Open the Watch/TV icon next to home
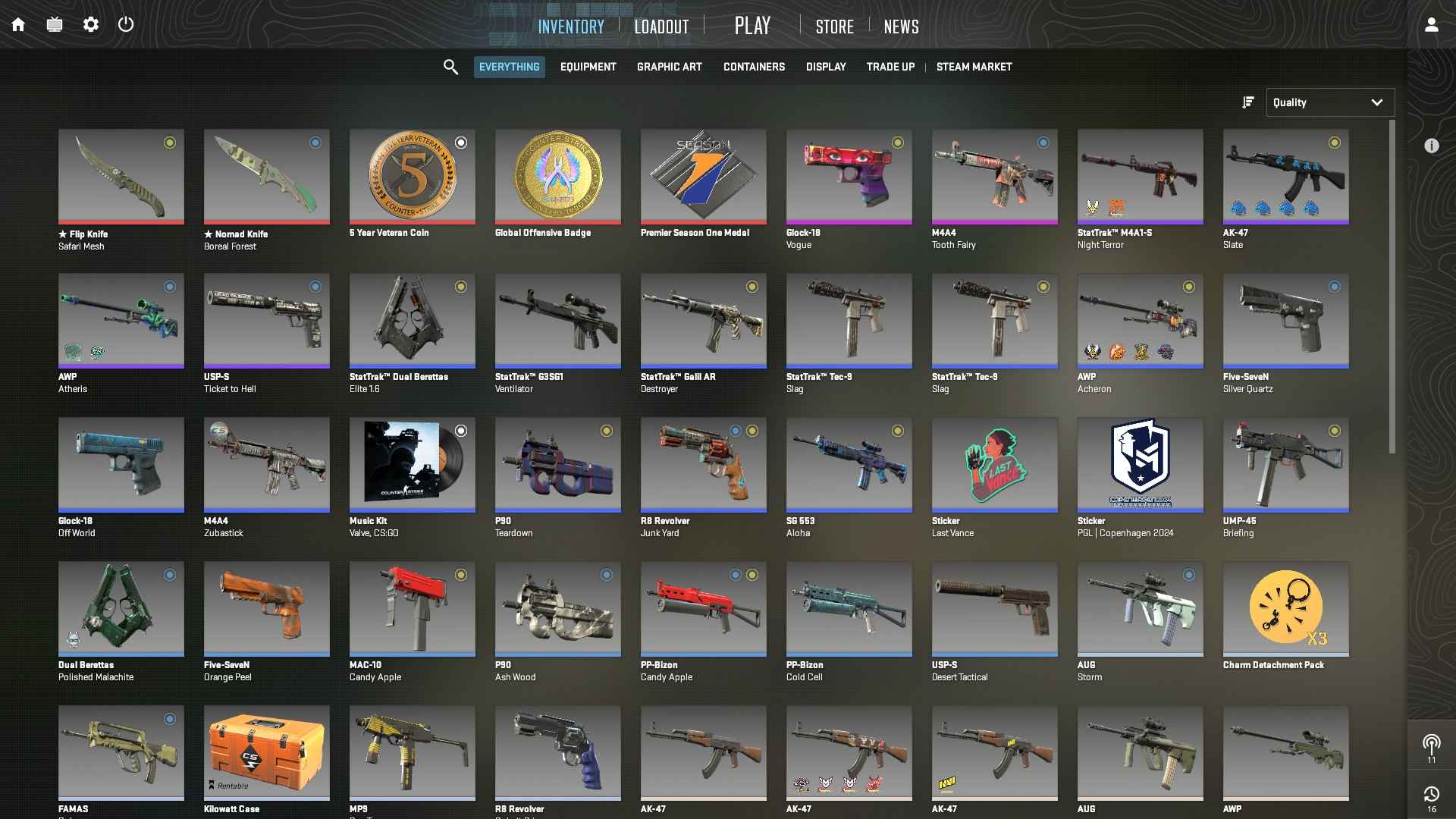 [55, 24]
